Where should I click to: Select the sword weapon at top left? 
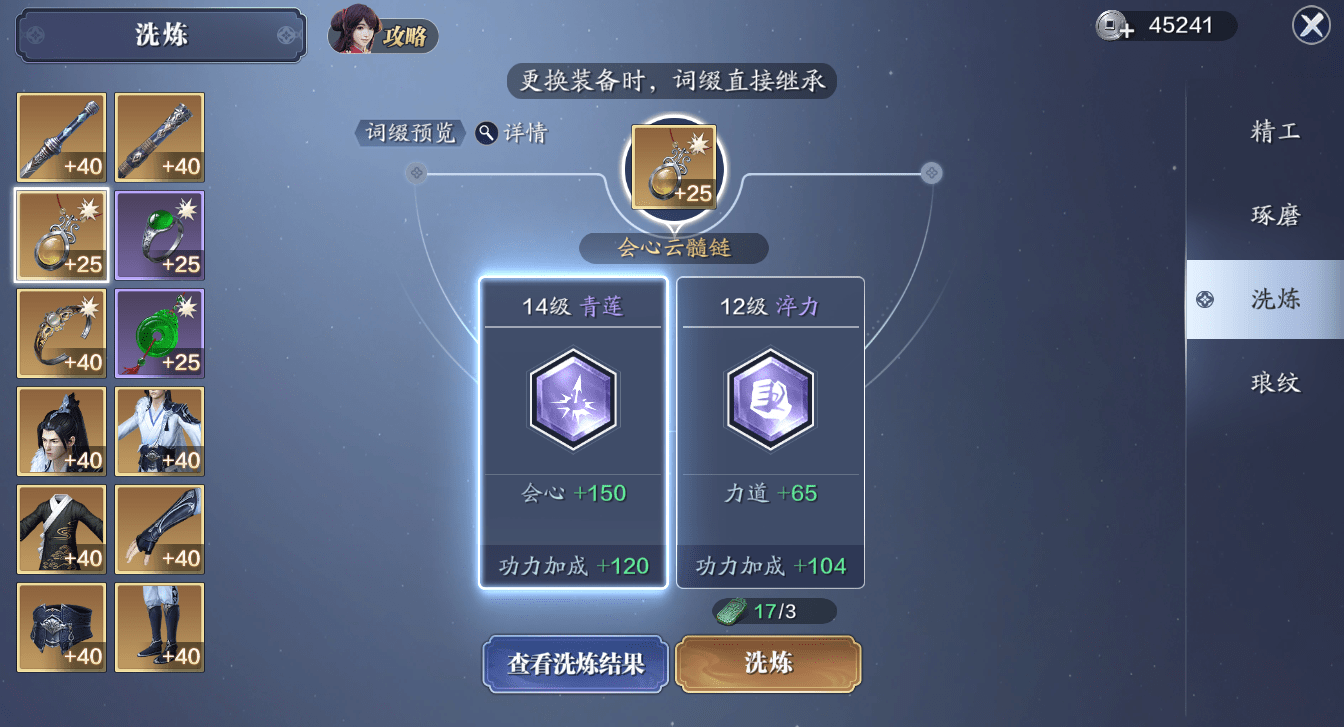61,137
